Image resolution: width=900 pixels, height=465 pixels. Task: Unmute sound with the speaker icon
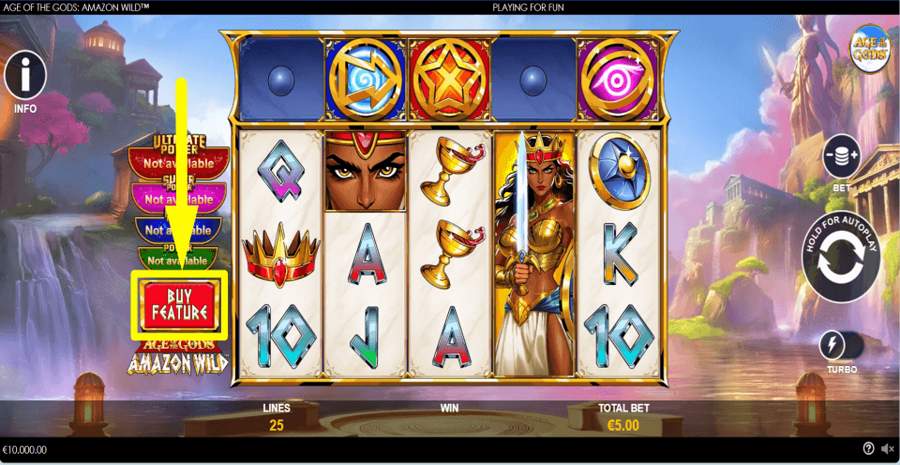887,449
